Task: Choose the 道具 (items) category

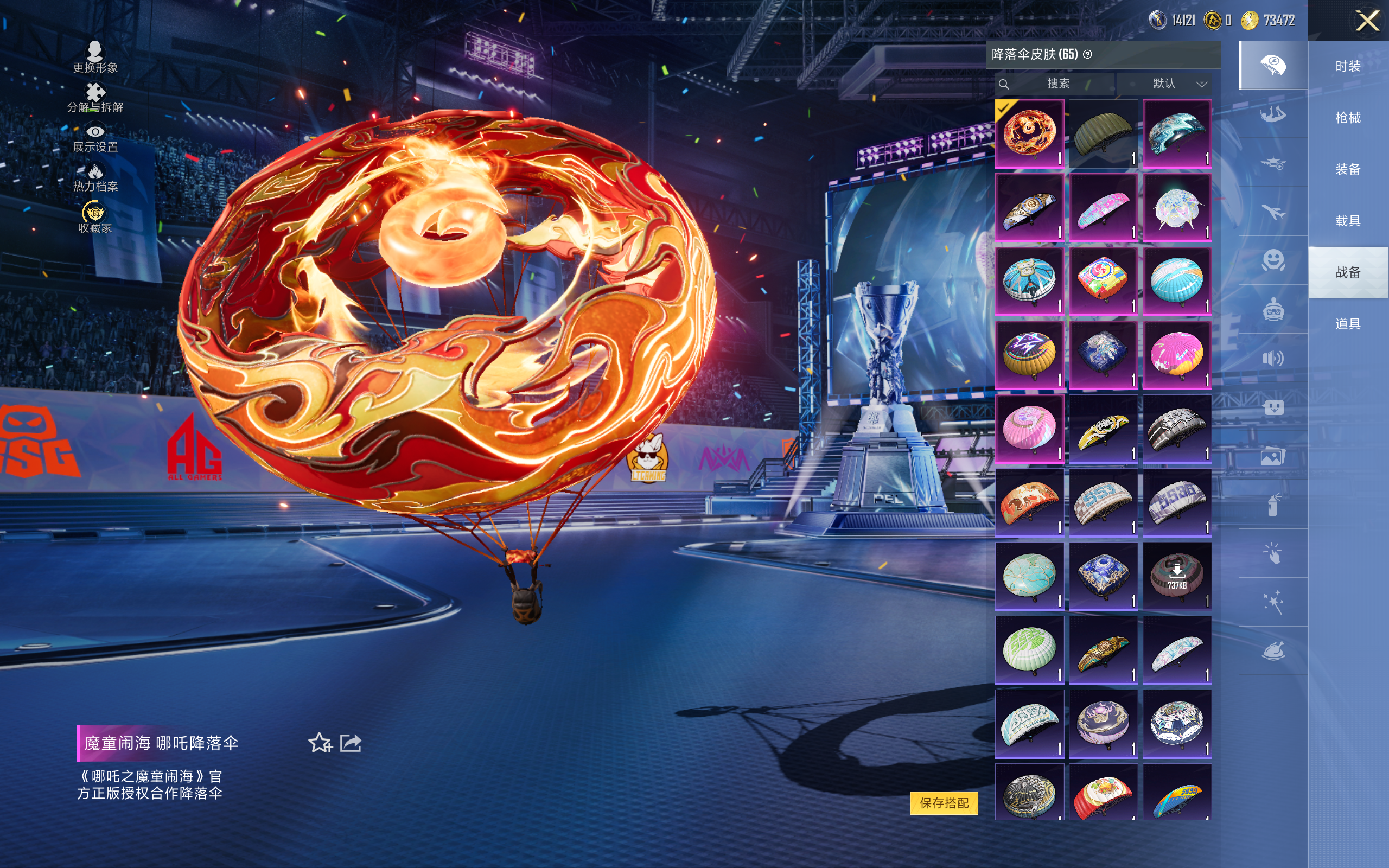Action: tap(1348, 324)
